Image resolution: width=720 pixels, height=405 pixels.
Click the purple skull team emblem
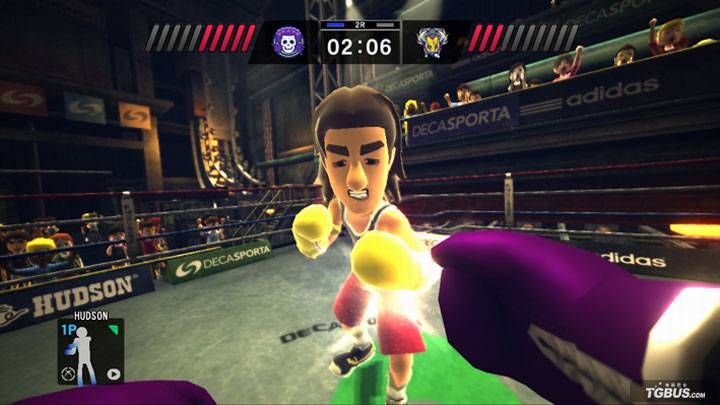coord(291,42)
